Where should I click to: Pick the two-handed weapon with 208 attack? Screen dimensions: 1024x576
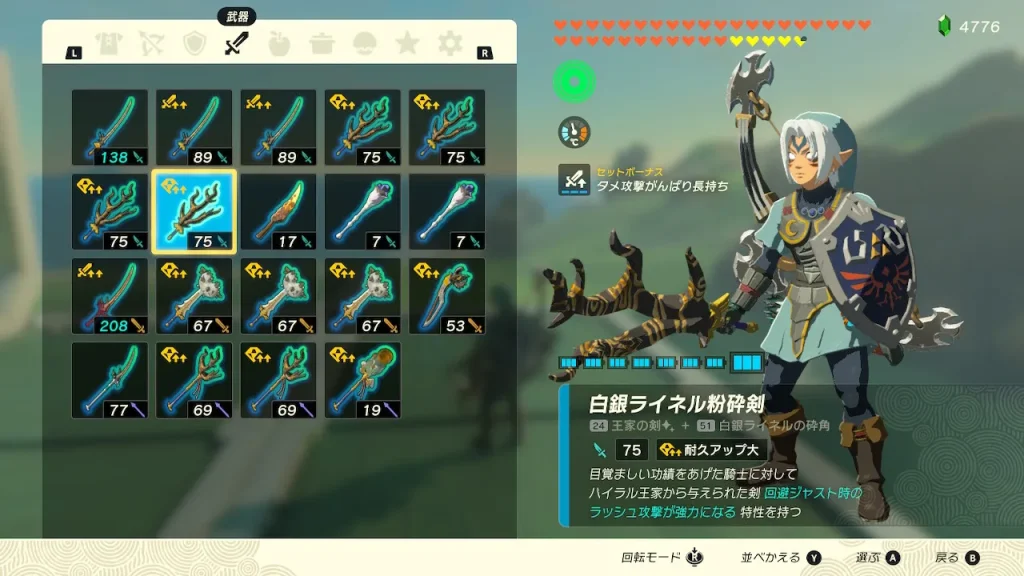[109, 296]
